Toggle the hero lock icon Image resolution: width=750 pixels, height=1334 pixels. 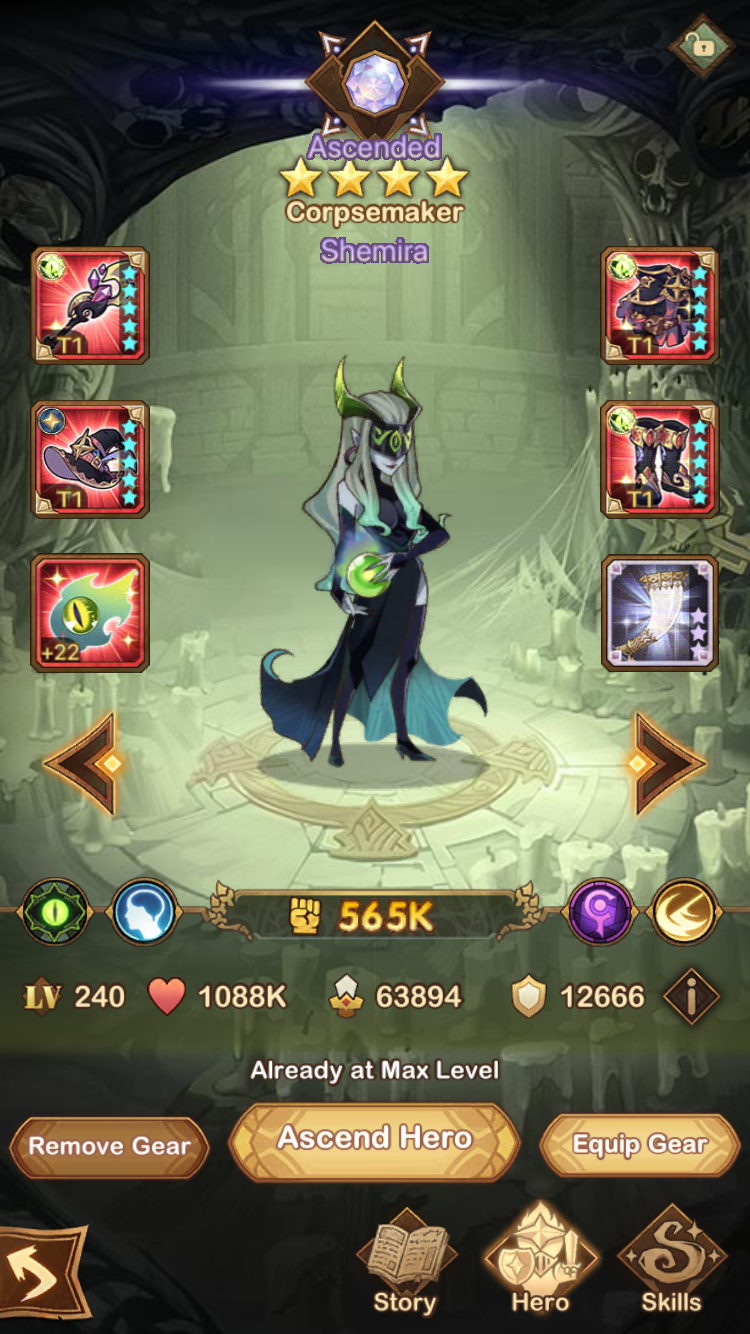701,46
